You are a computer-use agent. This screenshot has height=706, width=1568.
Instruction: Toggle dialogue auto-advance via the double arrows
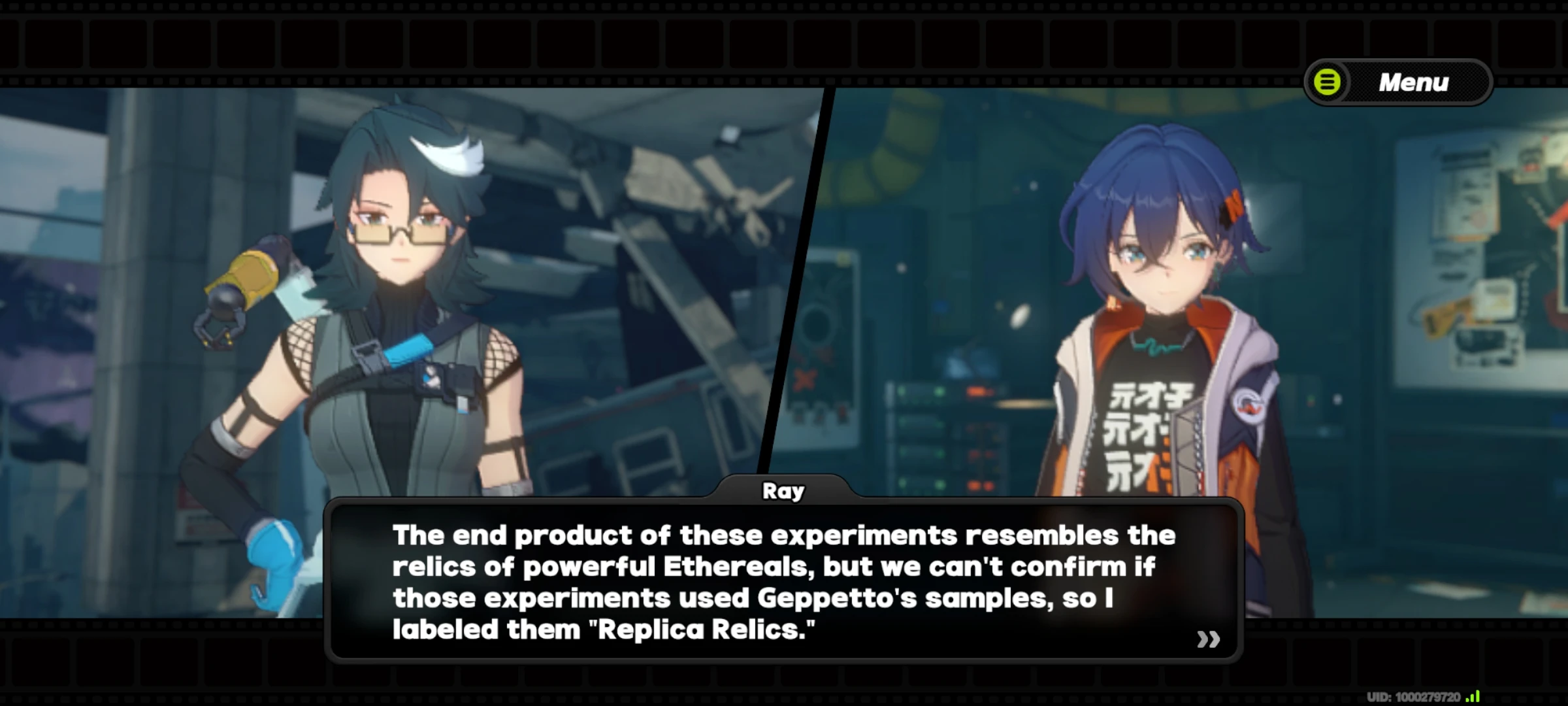pos(1210,640)
